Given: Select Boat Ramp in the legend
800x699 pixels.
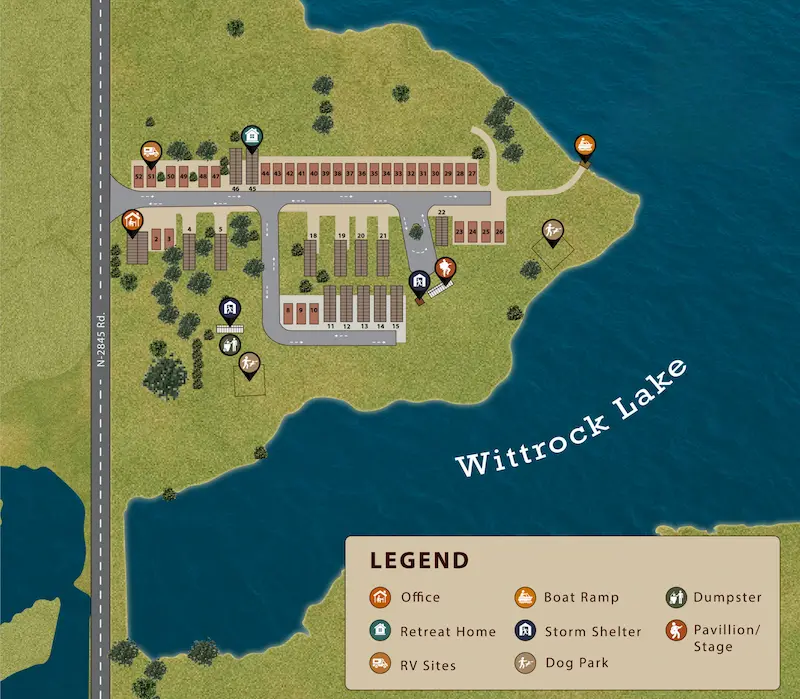Looking at the screenshot, I should click(x=566, y=598).
